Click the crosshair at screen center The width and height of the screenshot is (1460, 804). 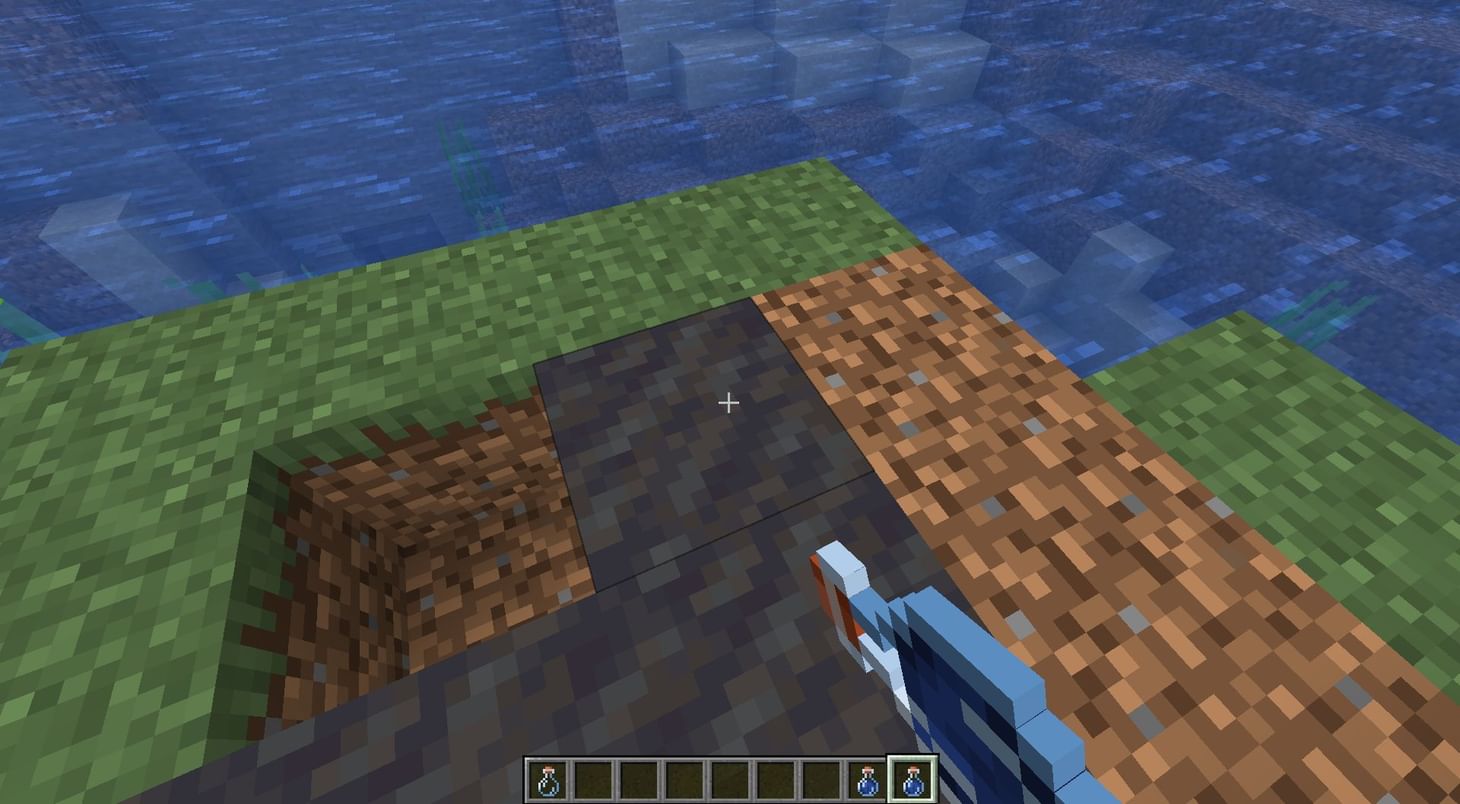click(729, 402)
